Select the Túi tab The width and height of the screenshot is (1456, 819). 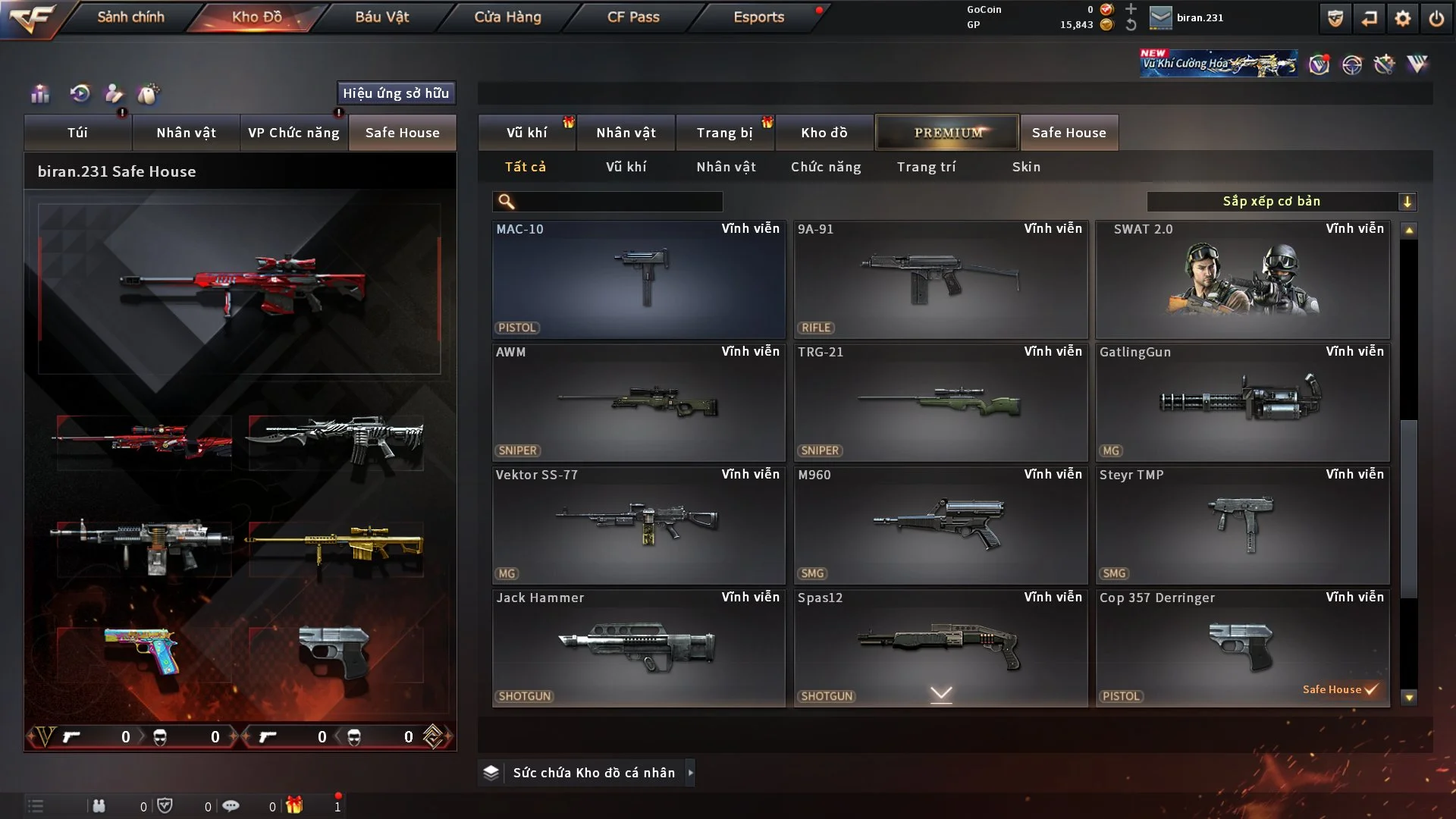[x=77, y=133]
